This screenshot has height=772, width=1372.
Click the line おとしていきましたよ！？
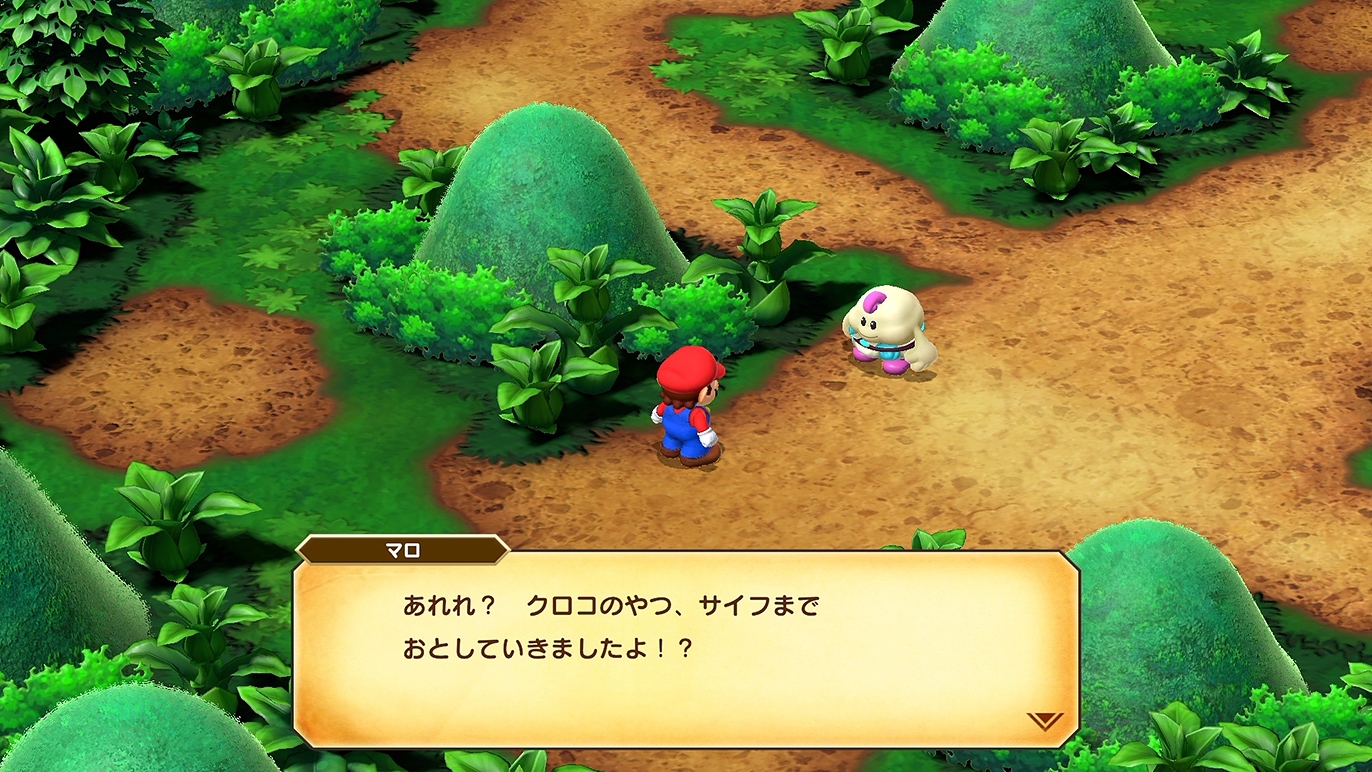point(545,649)
